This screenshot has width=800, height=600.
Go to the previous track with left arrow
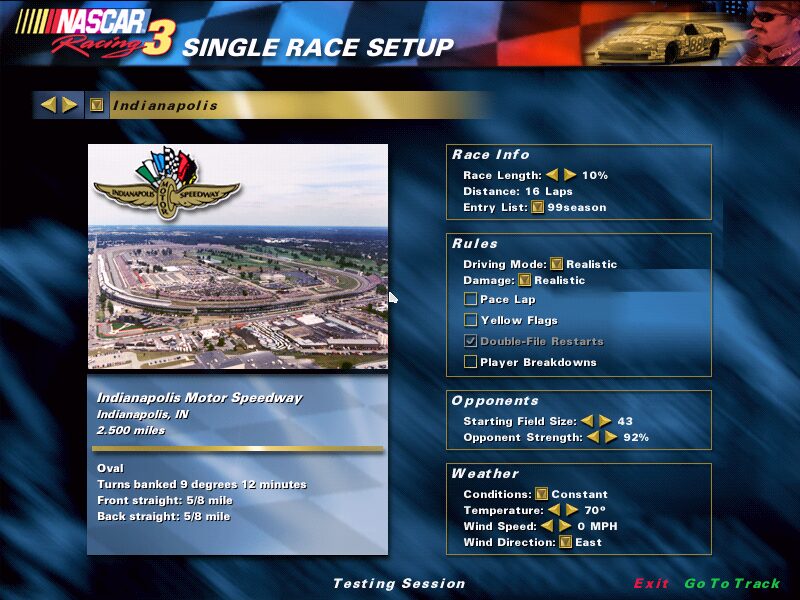click(x=48, y=105)
